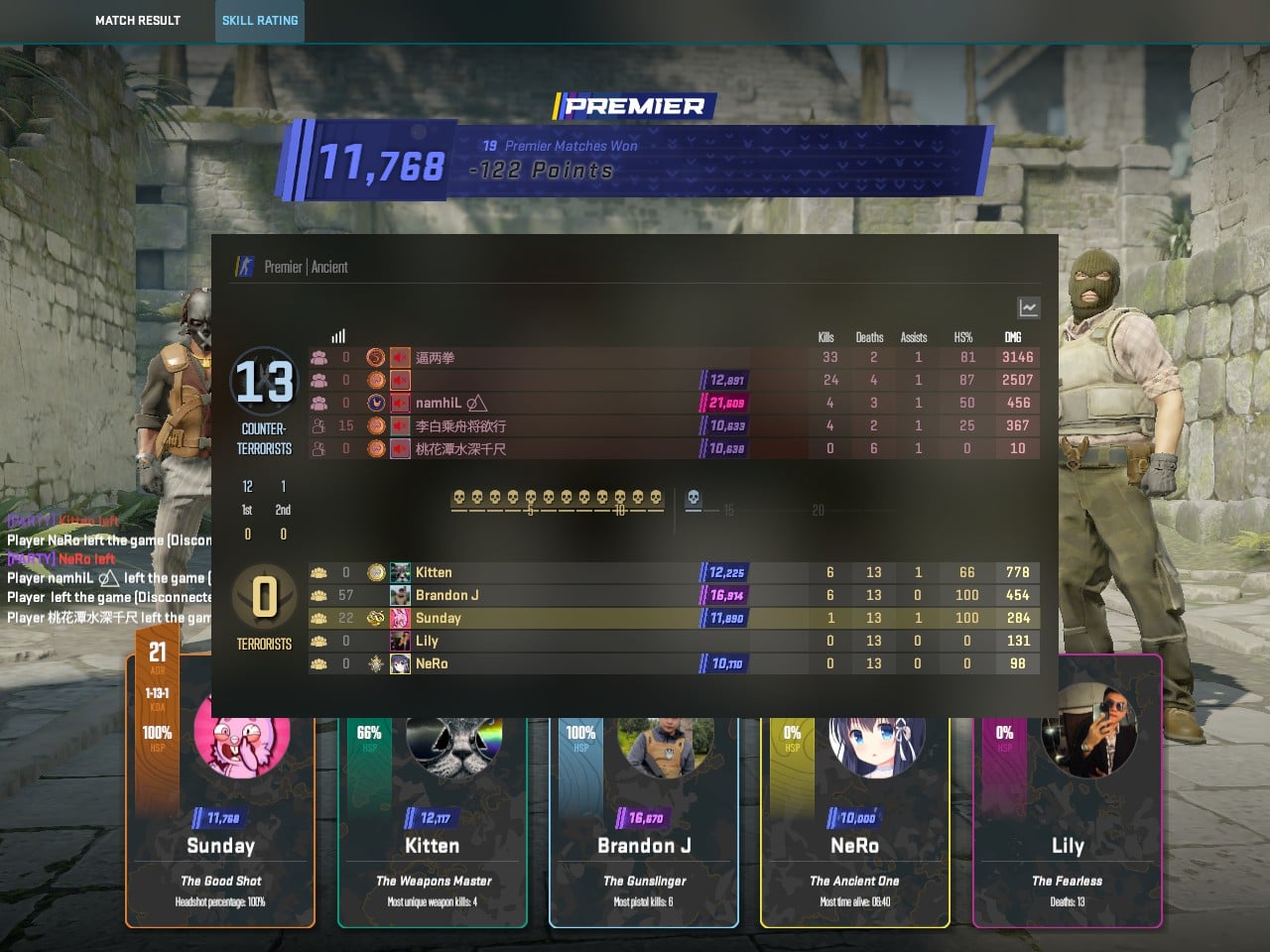Open the SKILL RATING tab
1270x952 pixels.
point(259,21)
